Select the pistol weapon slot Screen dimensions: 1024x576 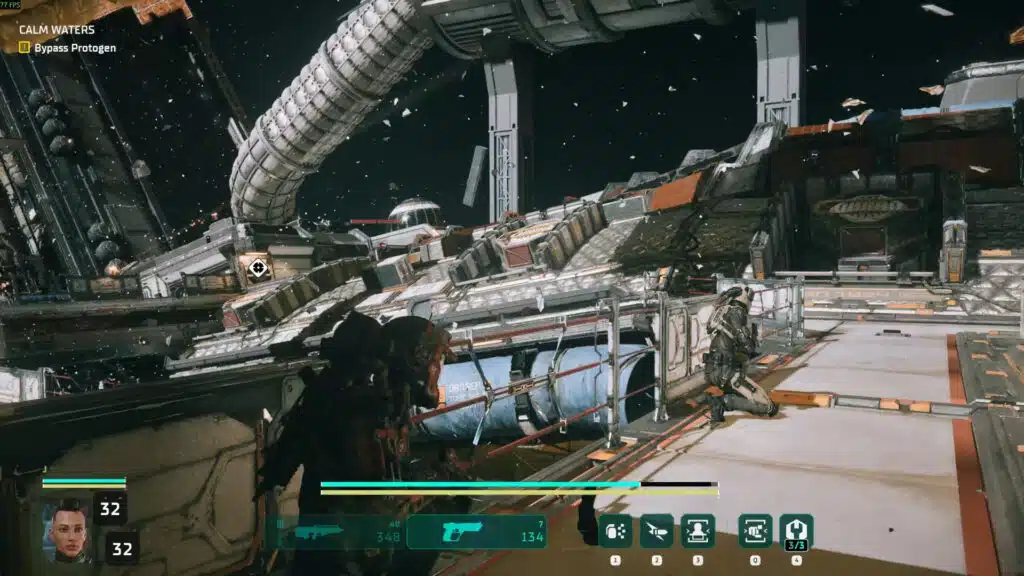click(477, 531)
